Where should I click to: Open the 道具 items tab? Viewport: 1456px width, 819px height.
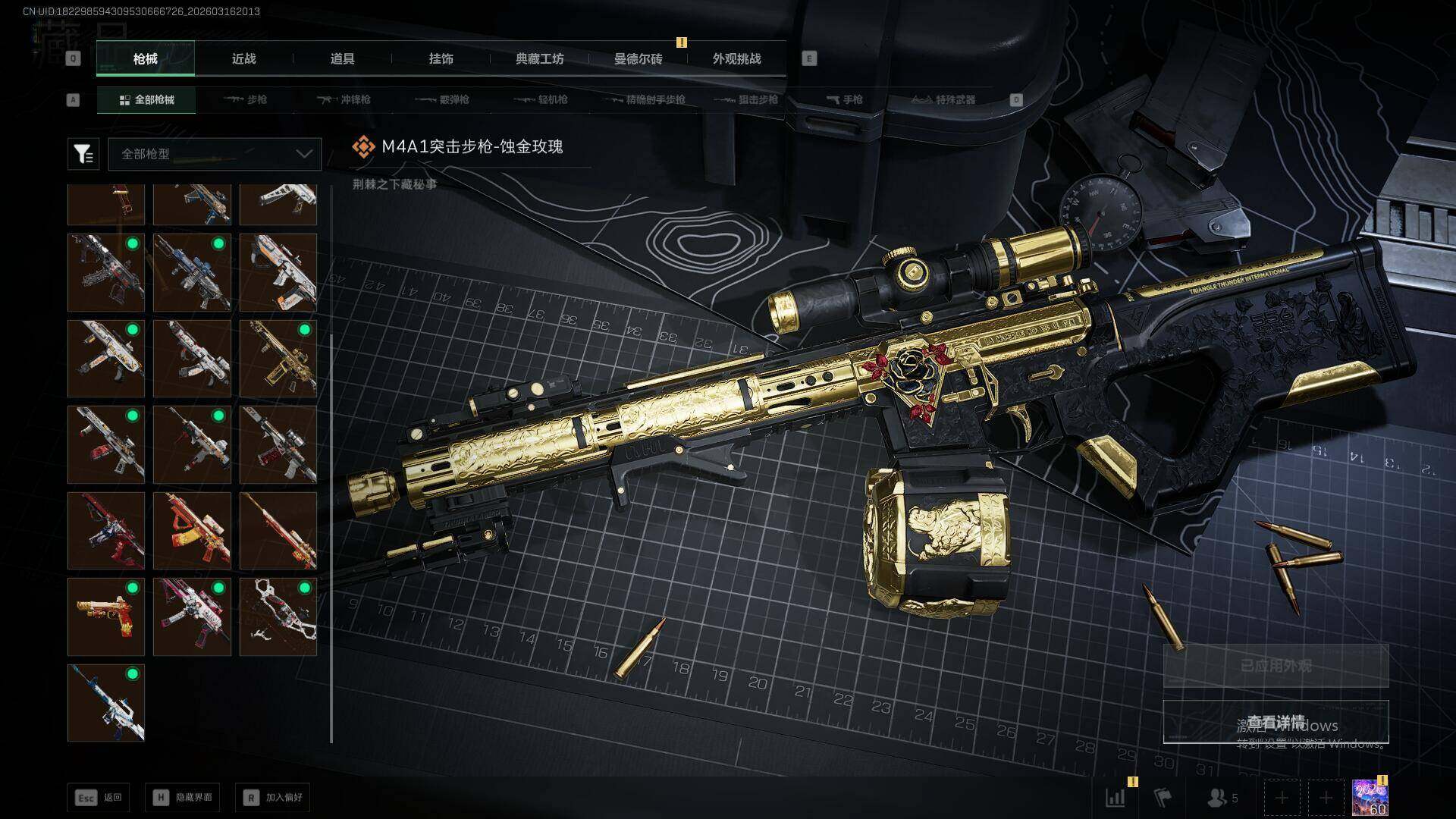click(x=342, y=59)
